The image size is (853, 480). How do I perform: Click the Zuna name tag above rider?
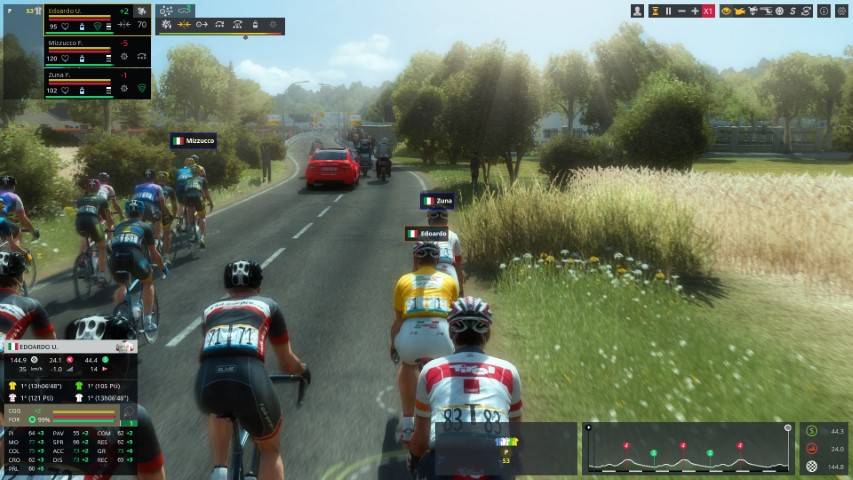pos(438,201)
